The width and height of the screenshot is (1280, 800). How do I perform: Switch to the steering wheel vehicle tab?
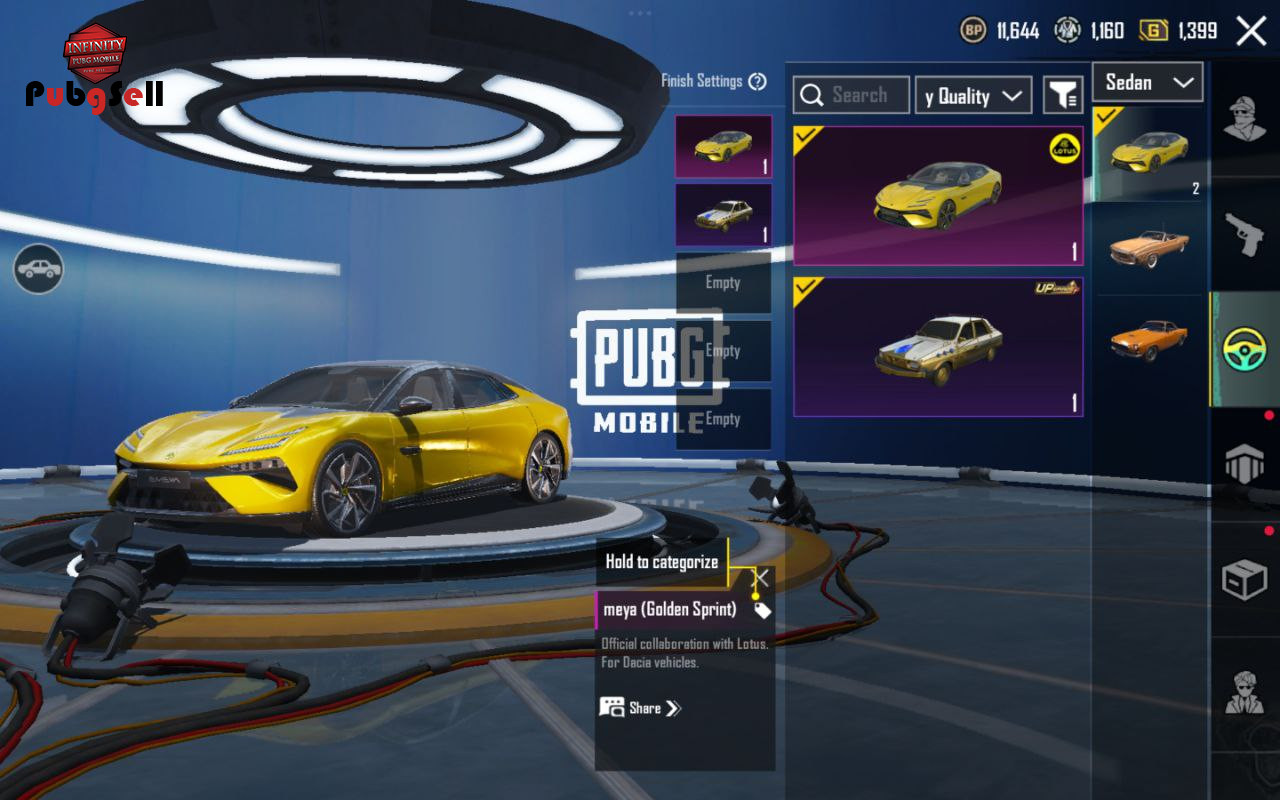tap(1245, 349)
